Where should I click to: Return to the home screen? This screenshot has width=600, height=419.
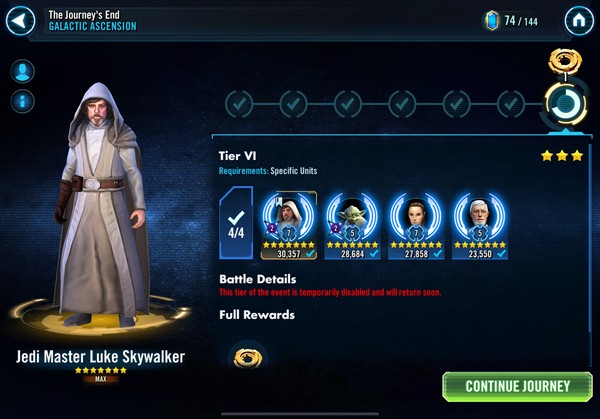[578, 20]
